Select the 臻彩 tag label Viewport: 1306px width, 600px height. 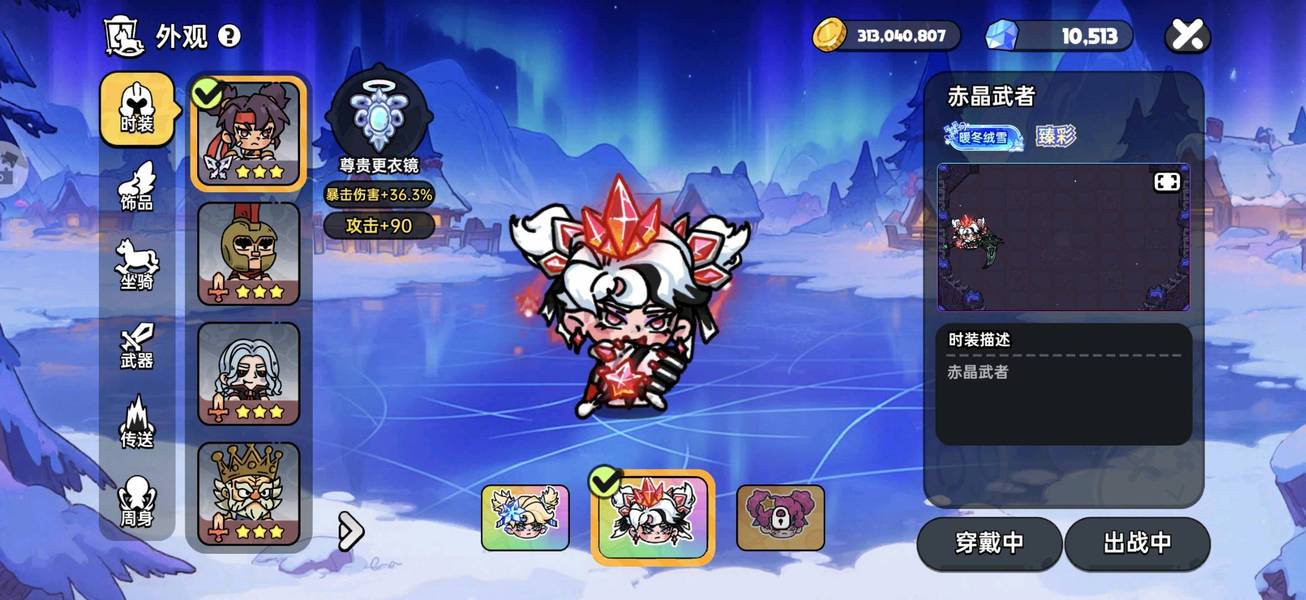click(1055, 136)
